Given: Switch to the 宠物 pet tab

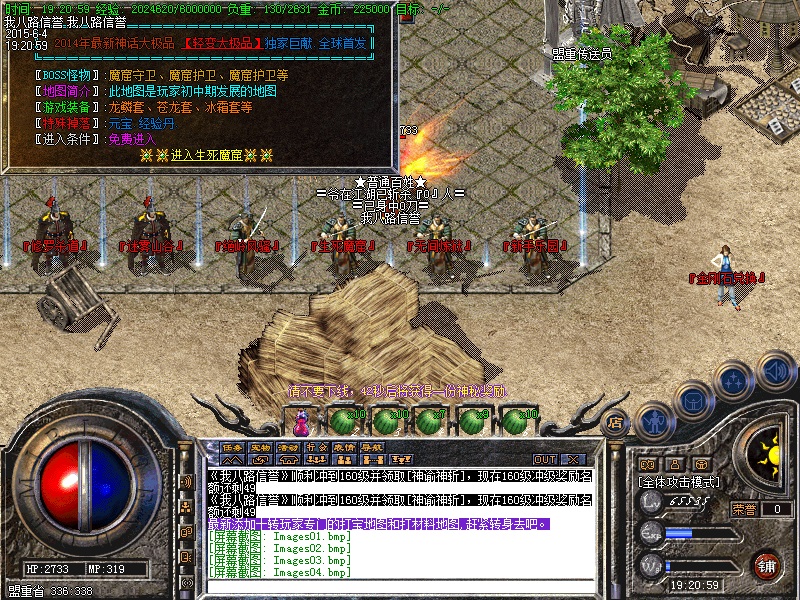Looking at the screenshot, I should click(261, 447).
